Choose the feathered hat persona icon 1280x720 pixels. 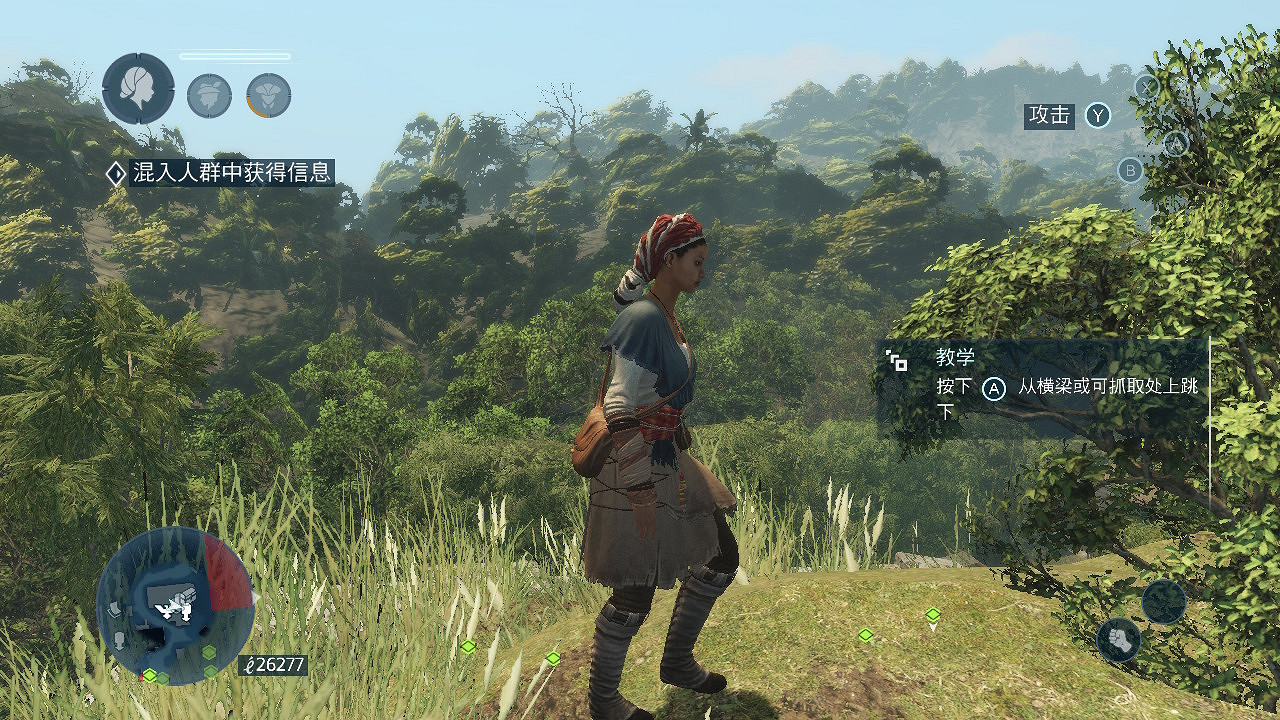point(209,95)
